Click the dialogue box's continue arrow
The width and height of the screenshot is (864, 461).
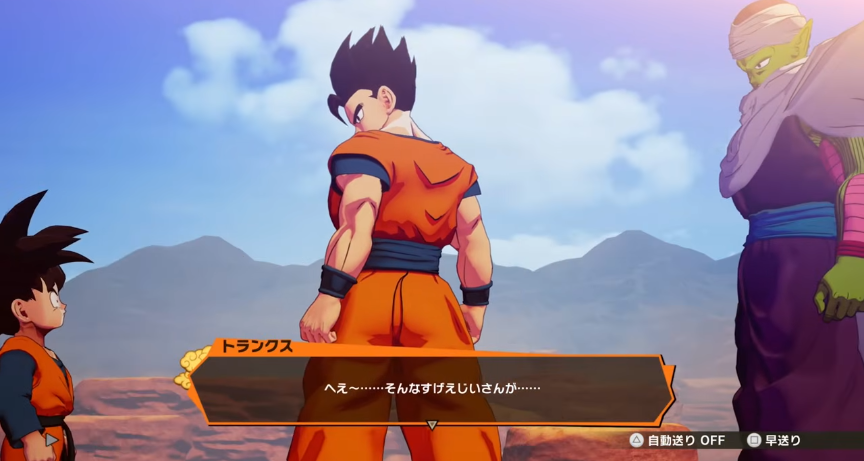pyautogui.click(x=432, y=424)
